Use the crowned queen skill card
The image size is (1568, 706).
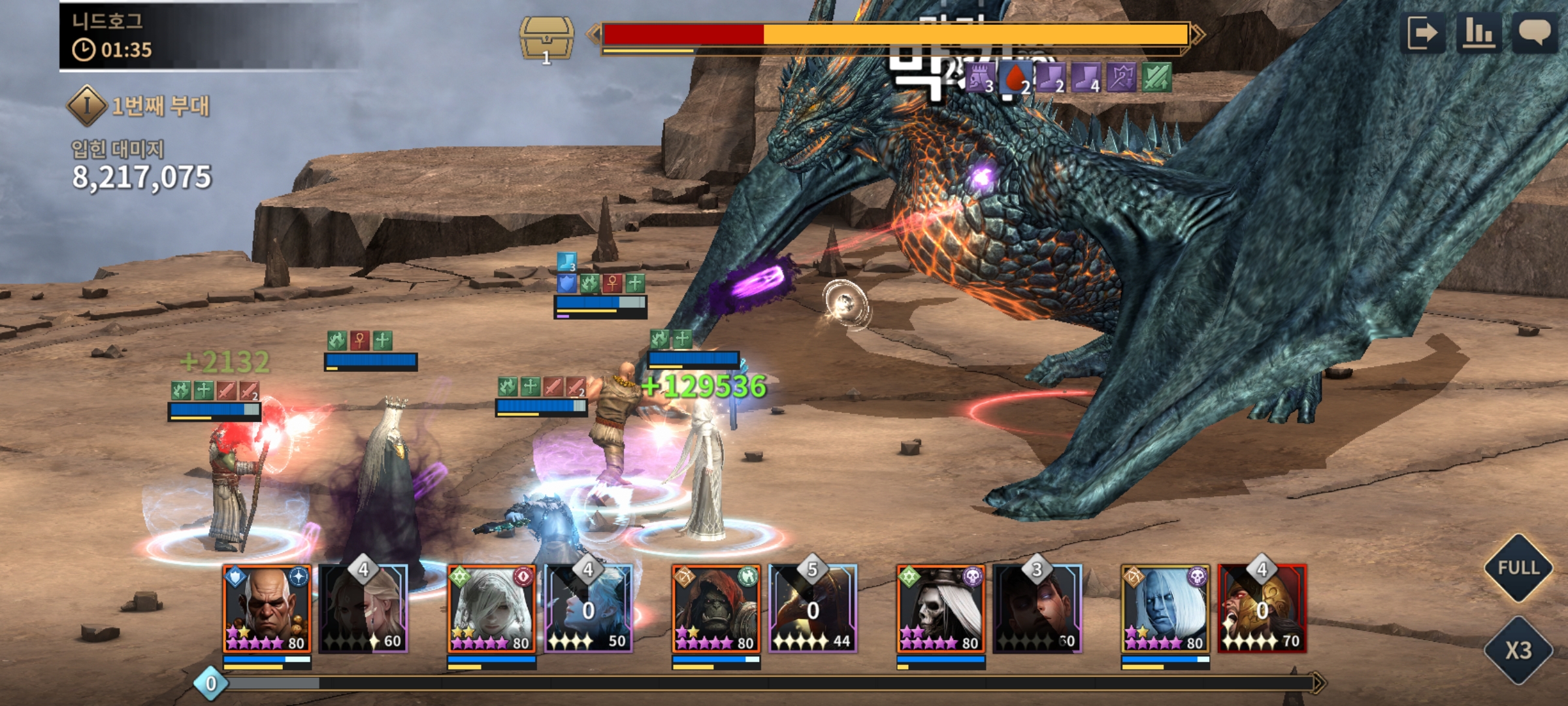click(364, 609)
